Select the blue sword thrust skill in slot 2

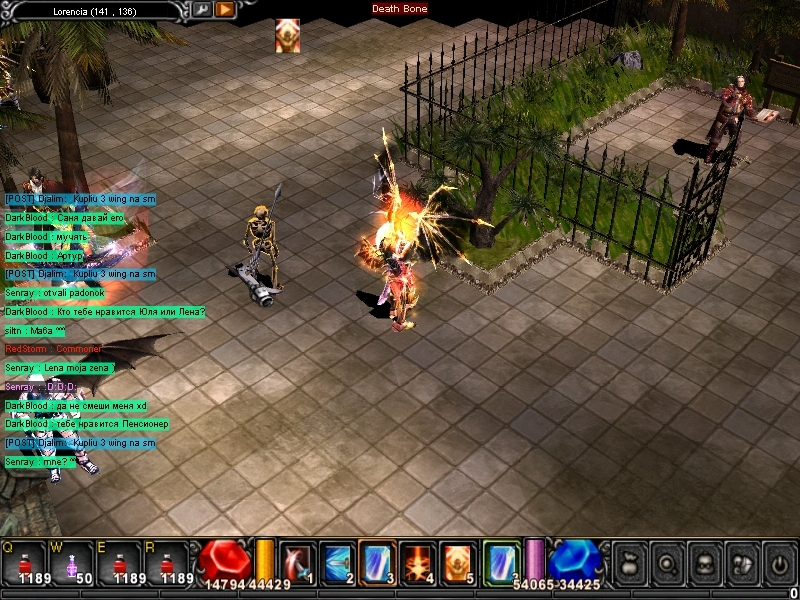pyautogui.click(x=336, y=564)
